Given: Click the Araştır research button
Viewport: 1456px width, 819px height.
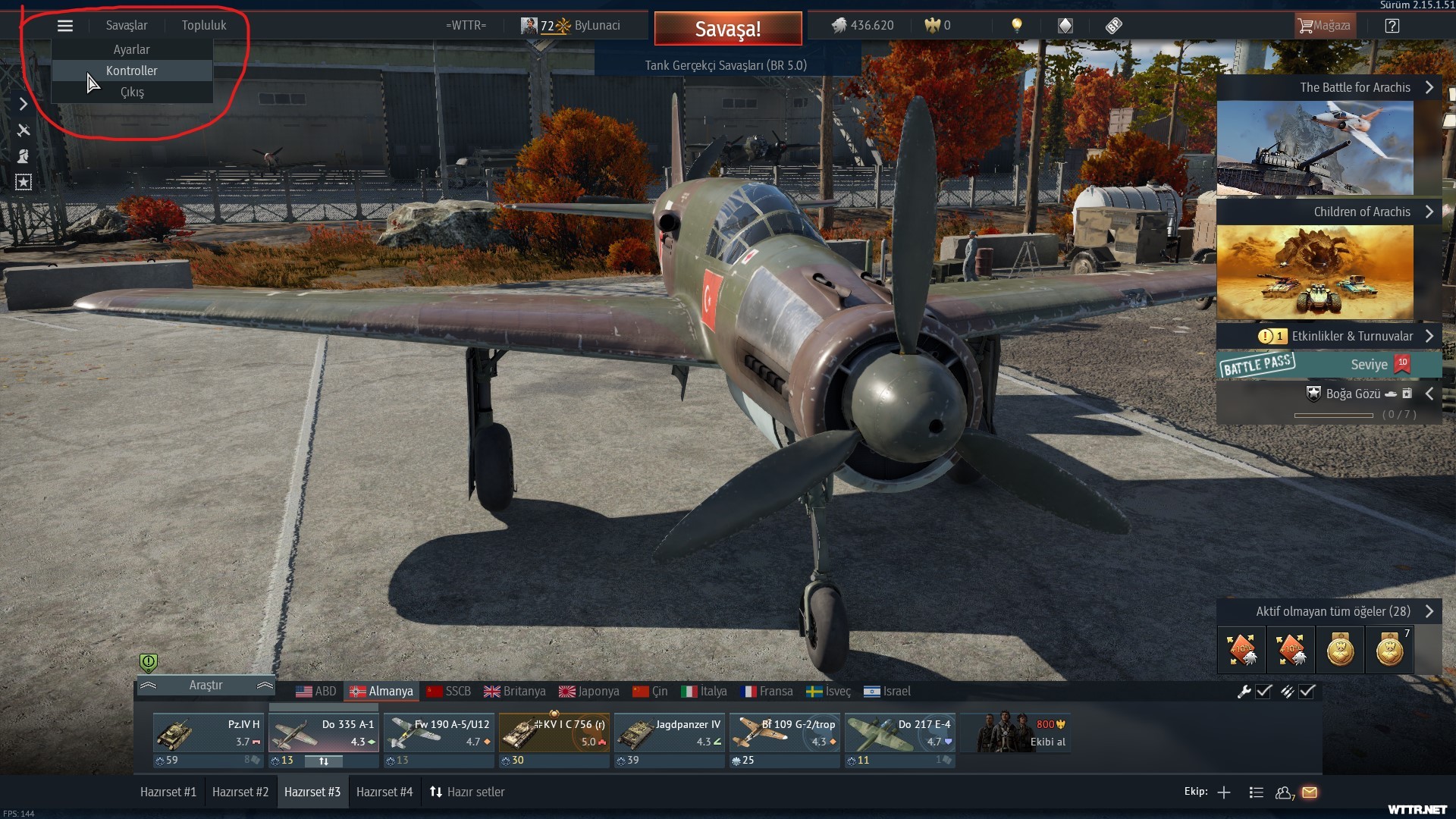Looking at the screenshot, I should tap(206, 685).
